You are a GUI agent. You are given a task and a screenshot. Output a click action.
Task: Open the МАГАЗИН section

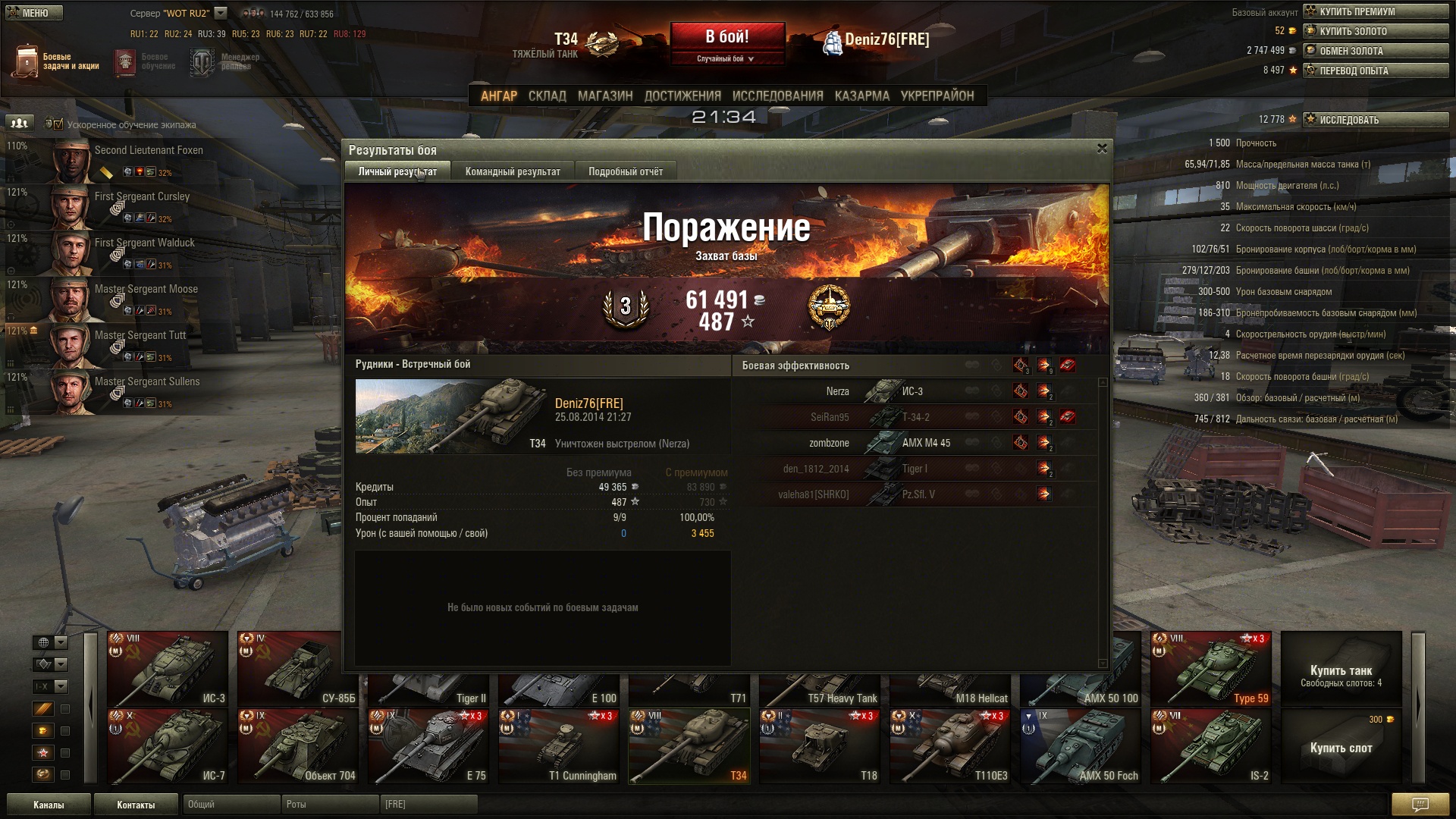[604, 96]
